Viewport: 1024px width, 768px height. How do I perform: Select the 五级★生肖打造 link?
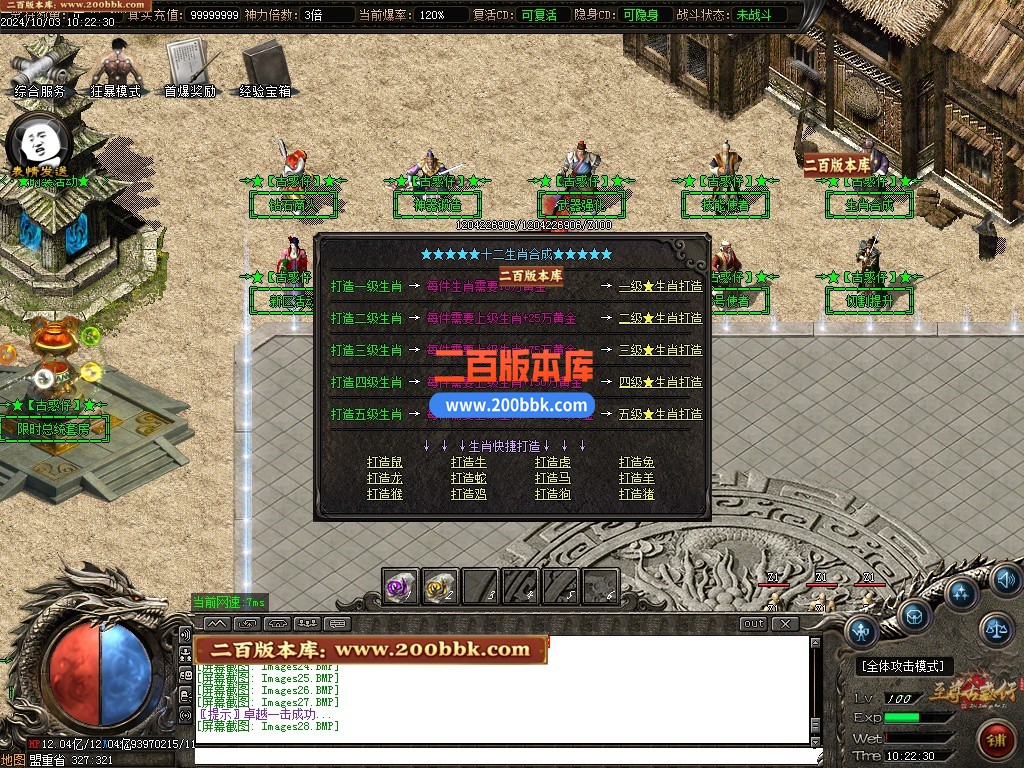point(660,414)
